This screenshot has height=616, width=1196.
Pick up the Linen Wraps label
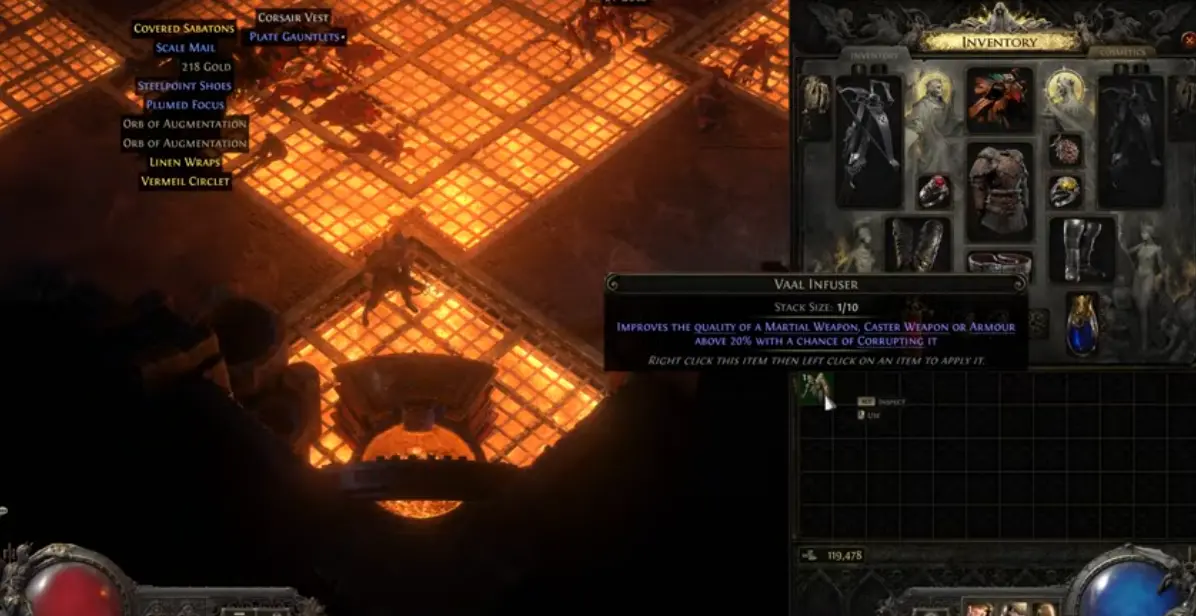pos(185,162)
